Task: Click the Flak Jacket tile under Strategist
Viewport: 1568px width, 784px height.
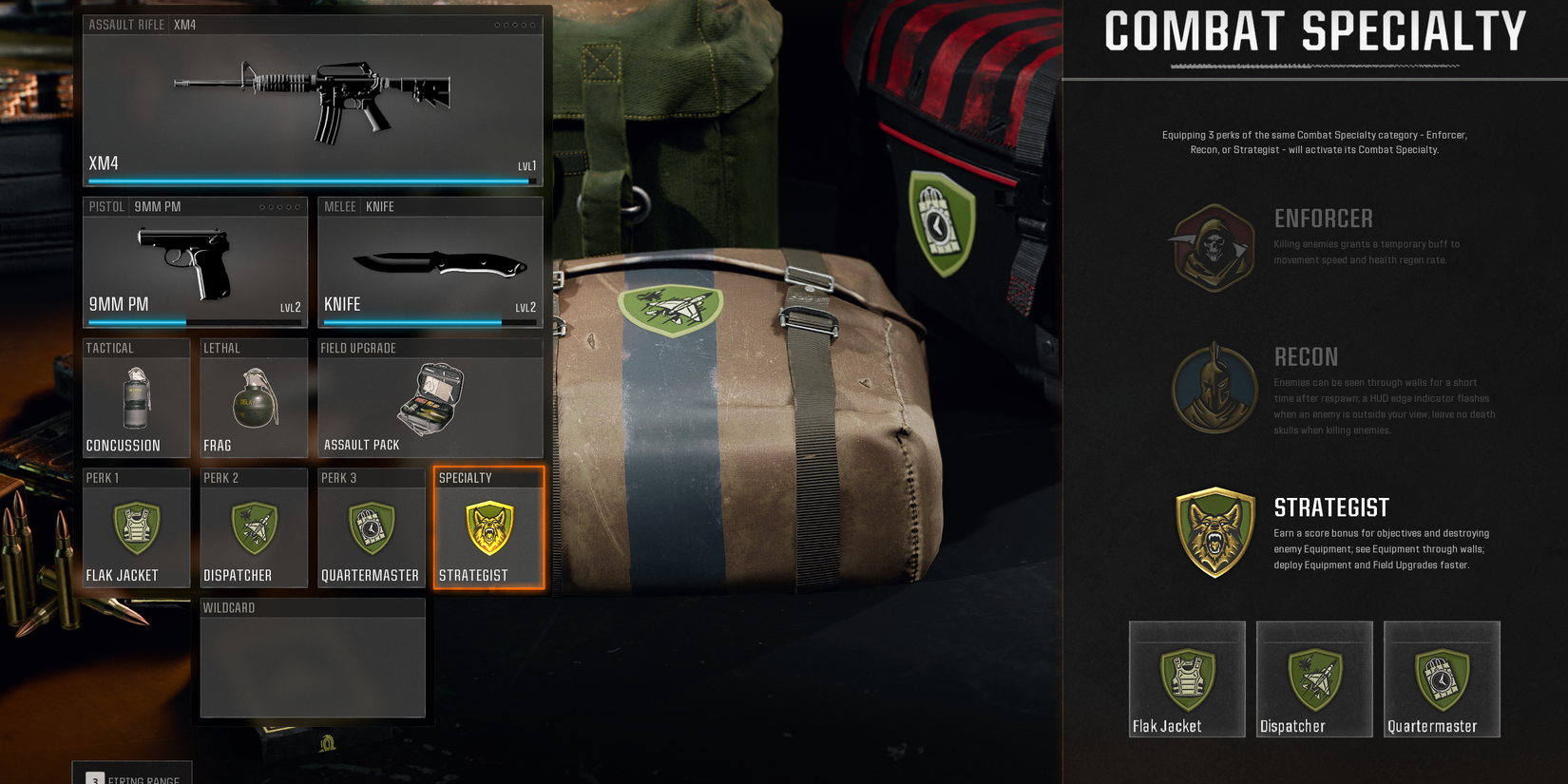Action: point(1186,678)
